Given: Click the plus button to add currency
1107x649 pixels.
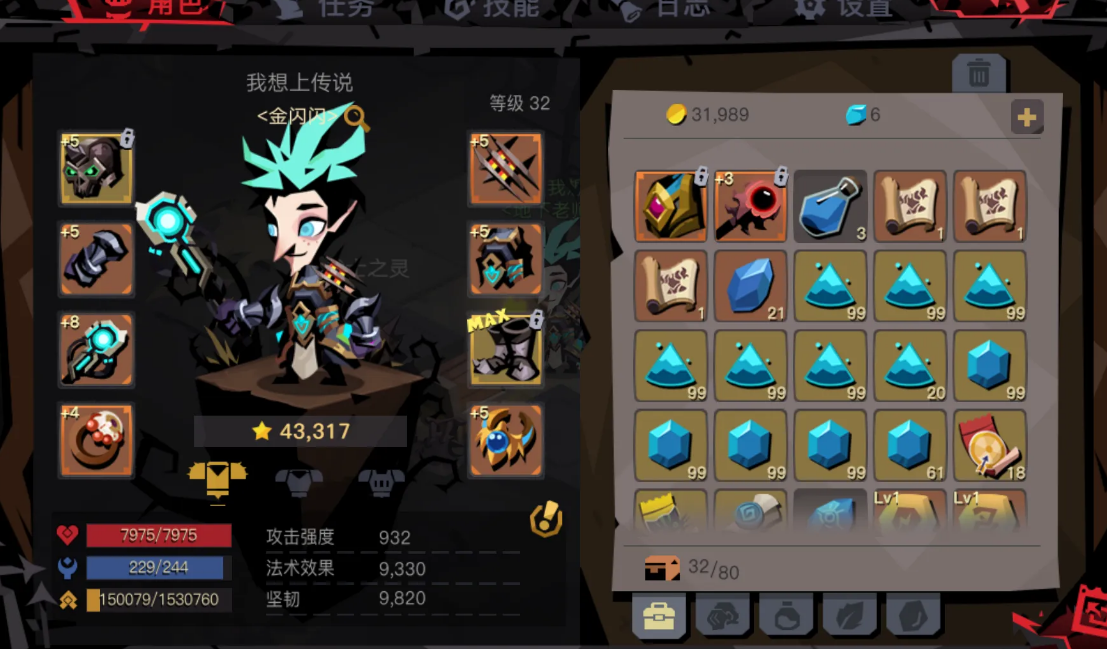Looking at the screenshot, I should (x=1026, y=117).
